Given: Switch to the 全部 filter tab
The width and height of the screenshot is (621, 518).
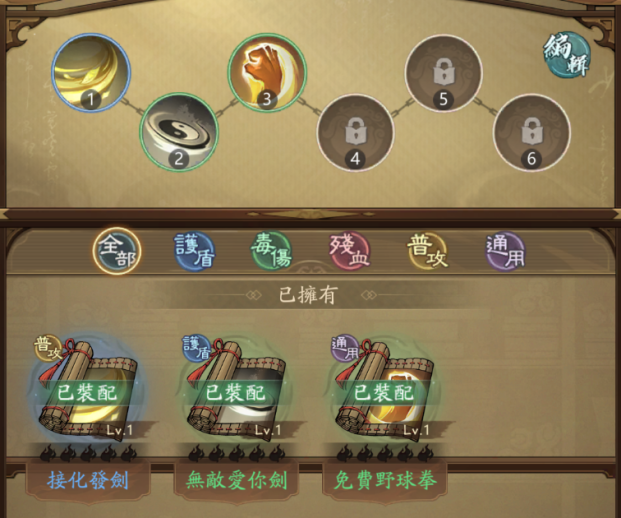Looking at the screenshot, I should click(x=117, y=252).
